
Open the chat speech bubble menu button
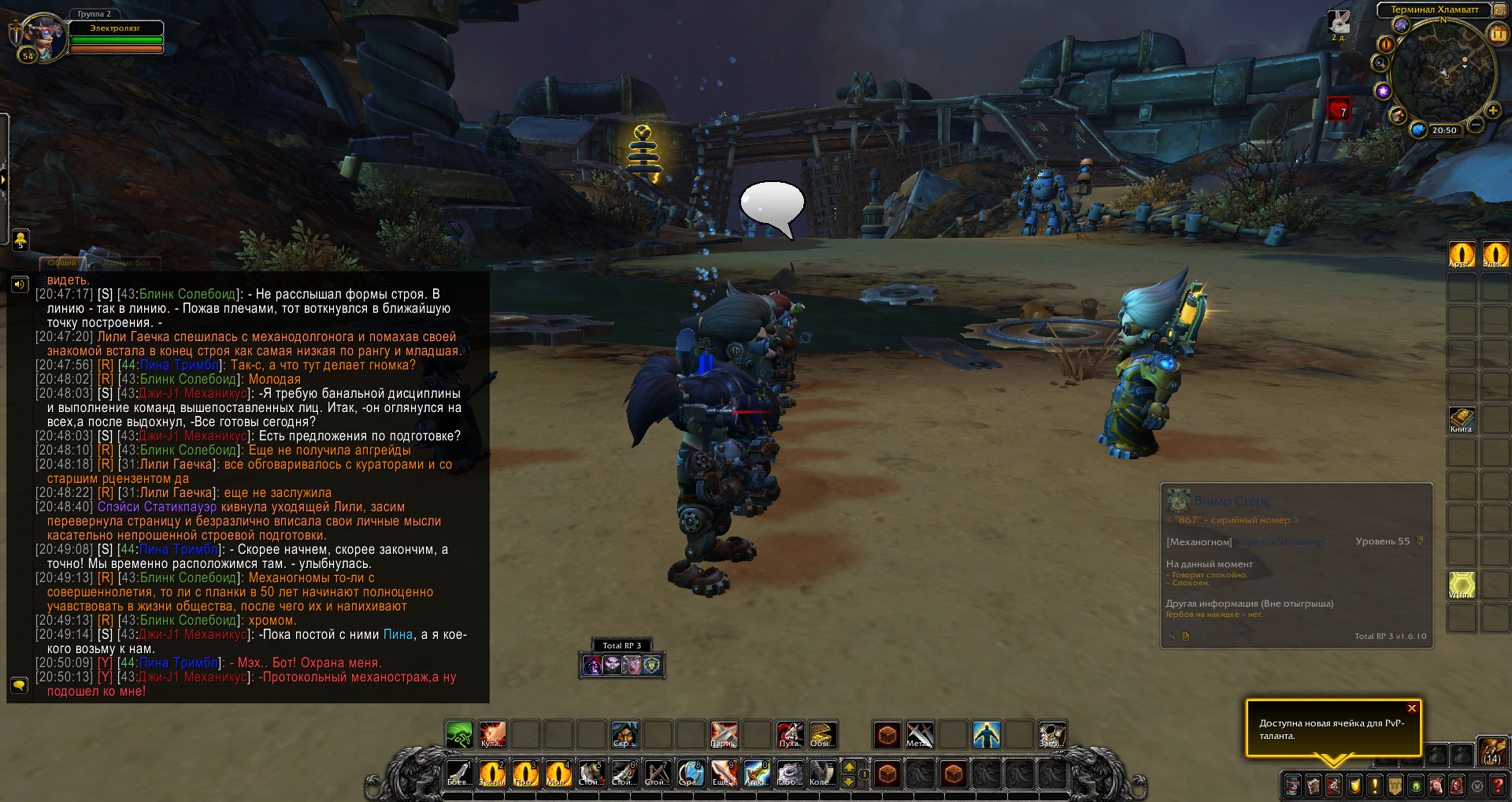(20, 685)
